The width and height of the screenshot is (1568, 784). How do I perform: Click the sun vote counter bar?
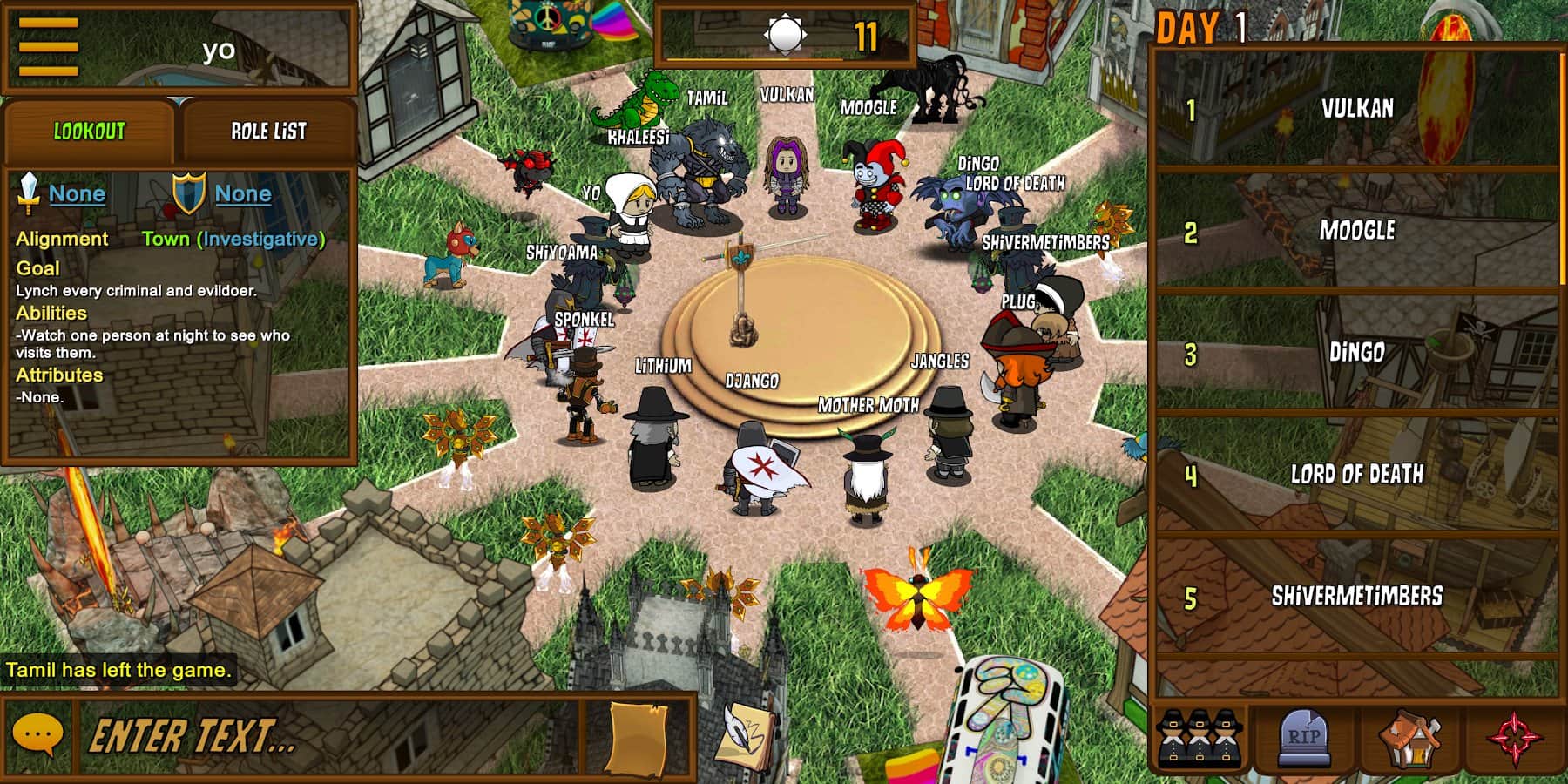[x=784, y=33]
